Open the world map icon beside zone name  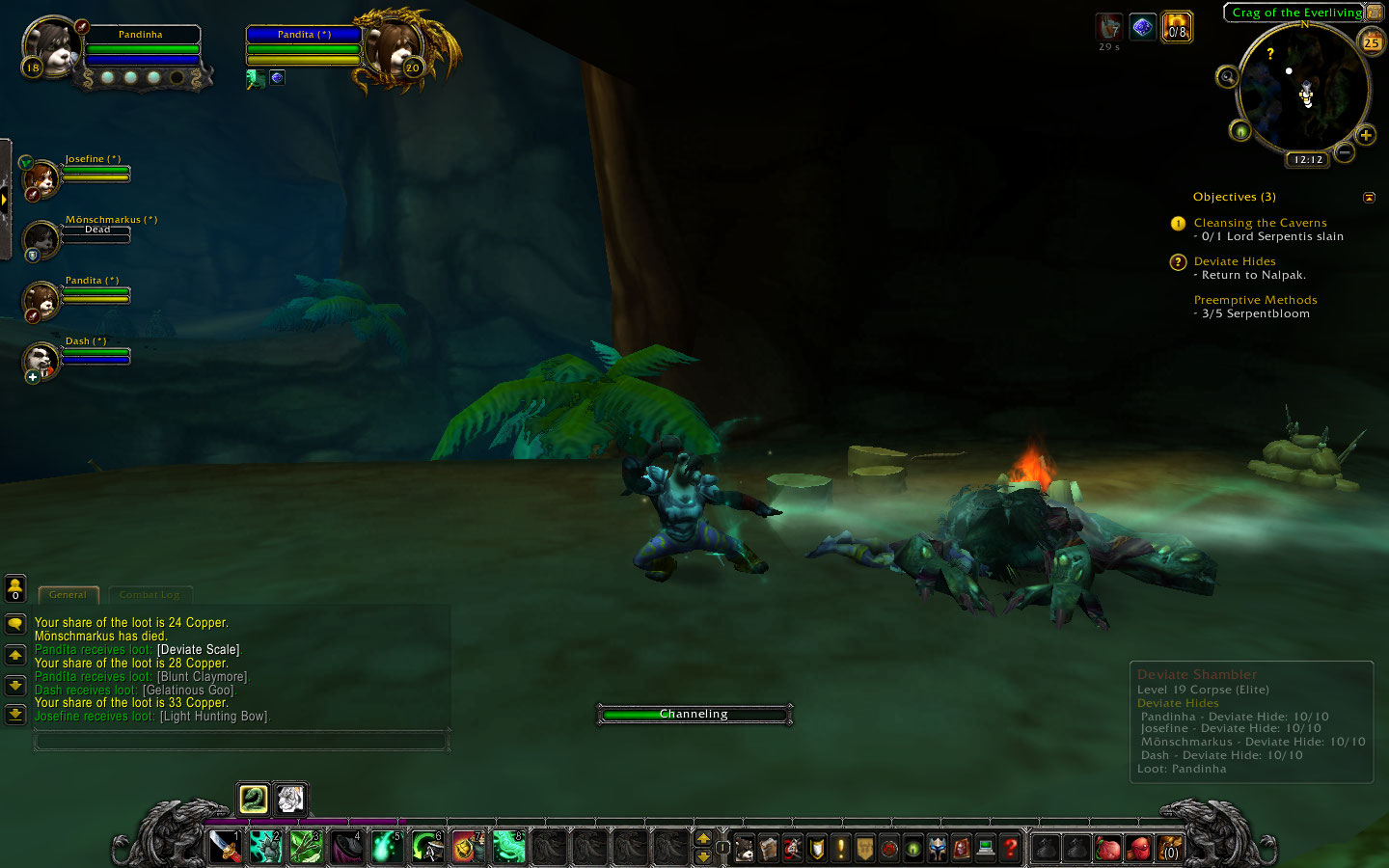[1375, 13]
